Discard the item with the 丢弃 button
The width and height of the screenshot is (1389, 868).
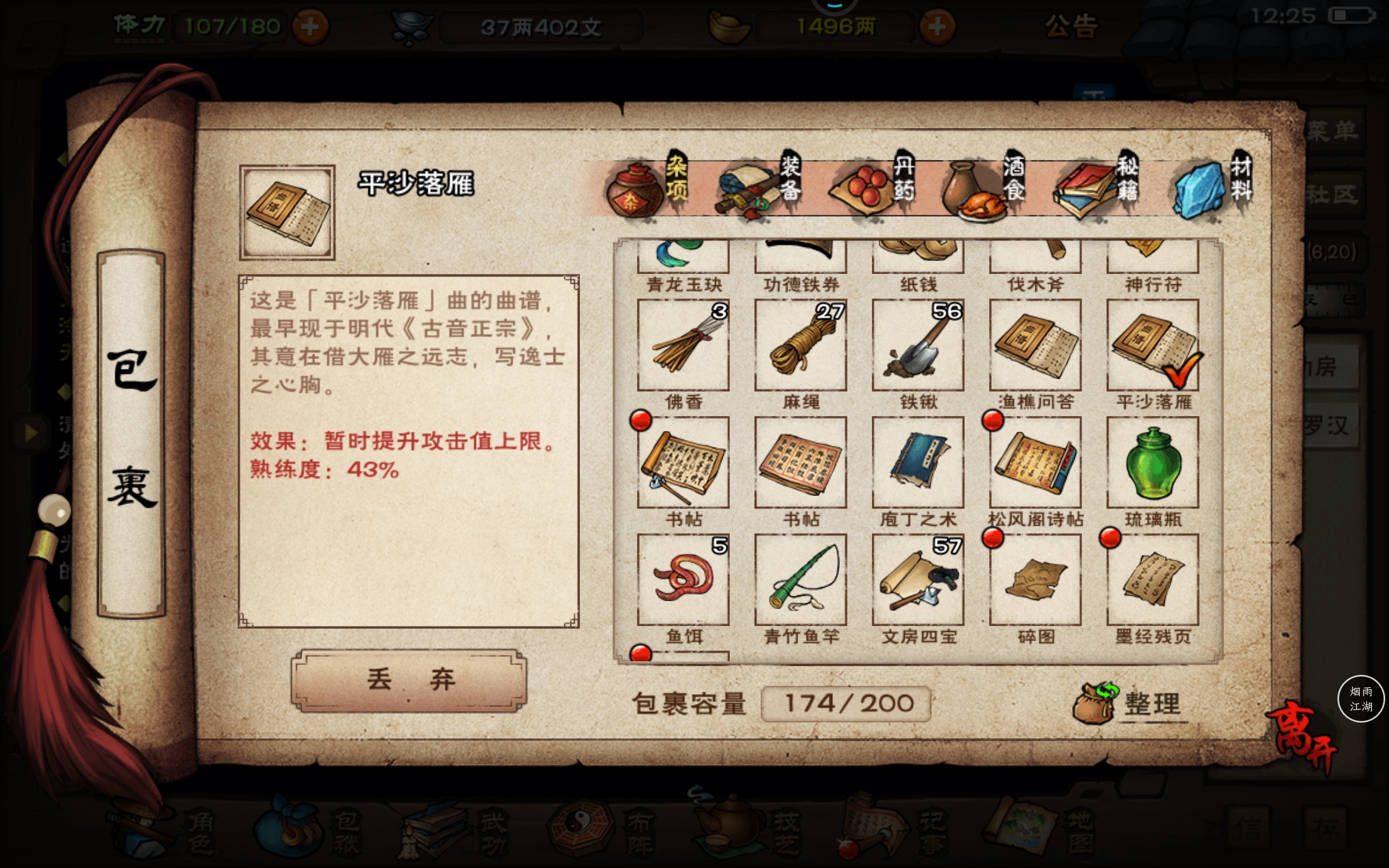[409, 680]
